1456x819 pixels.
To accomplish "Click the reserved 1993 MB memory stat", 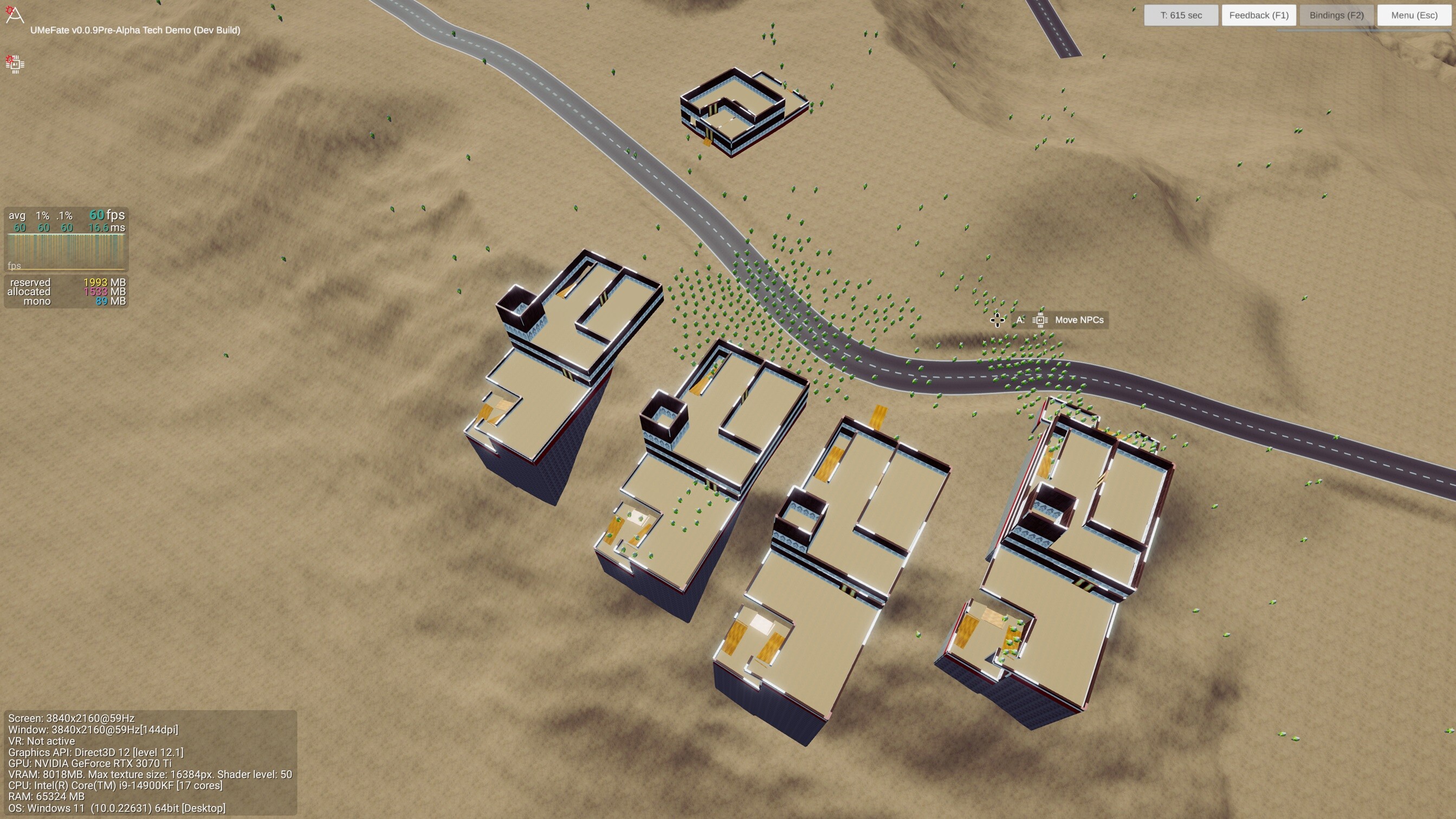I will pos(62,282).
